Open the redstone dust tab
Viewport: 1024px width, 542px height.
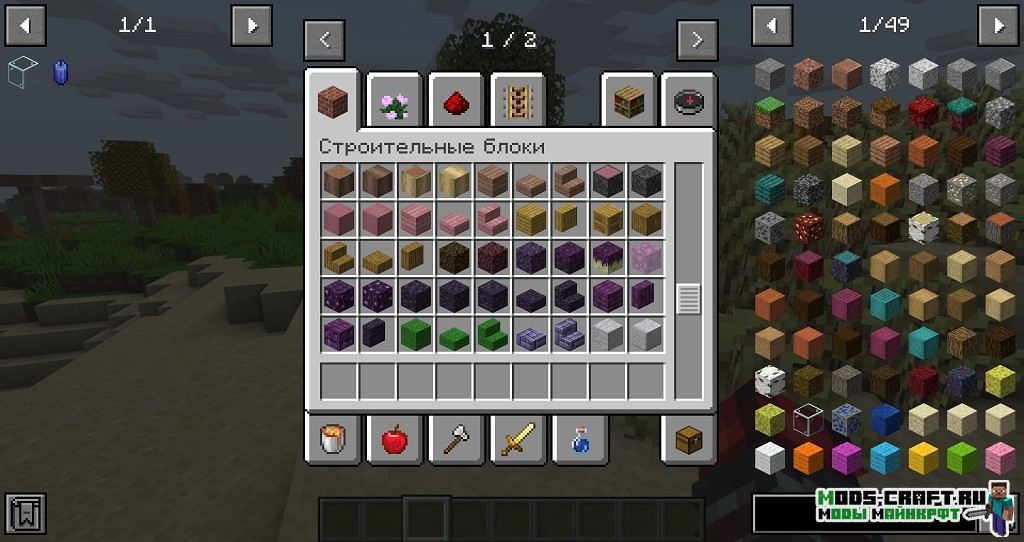456,100
